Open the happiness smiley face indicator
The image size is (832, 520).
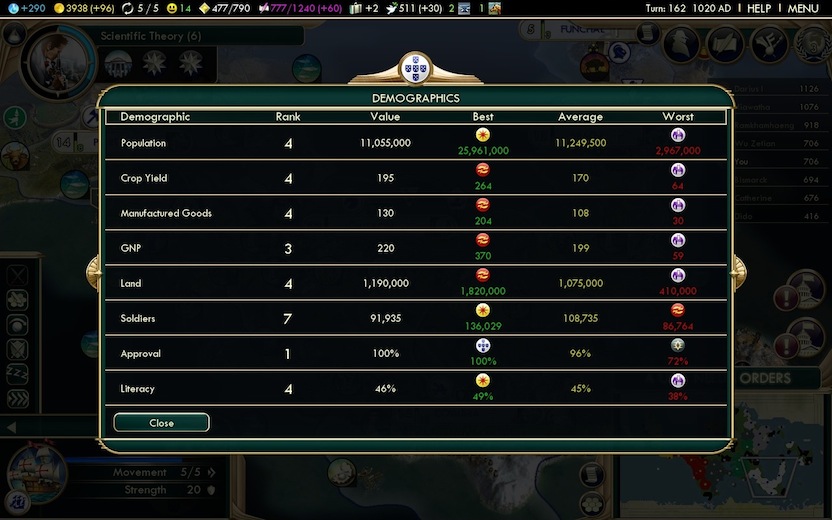pos(178,8)
